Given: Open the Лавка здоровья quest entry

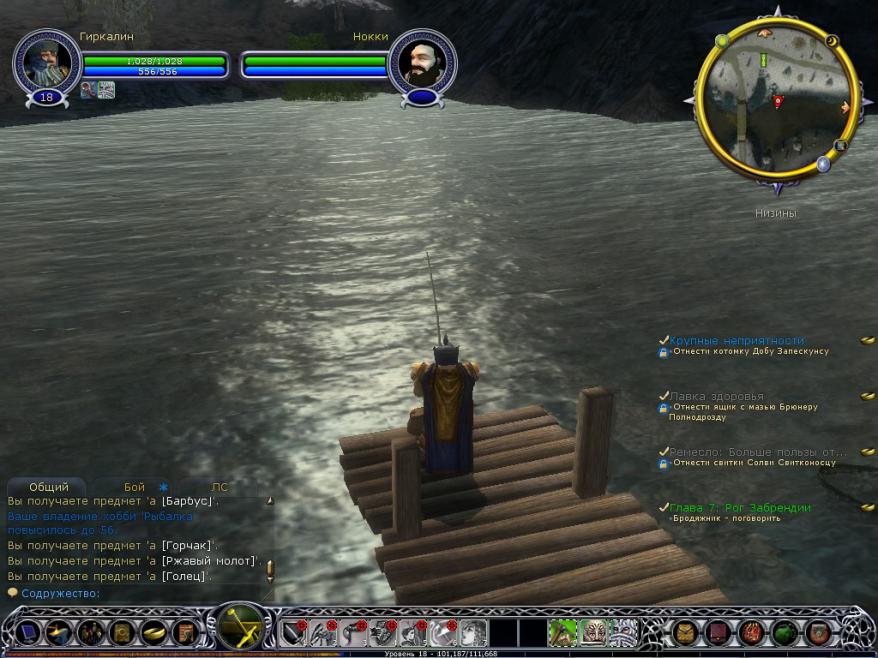Looking at the screenshot, I should pyautogui.click(x=716, y=396).
